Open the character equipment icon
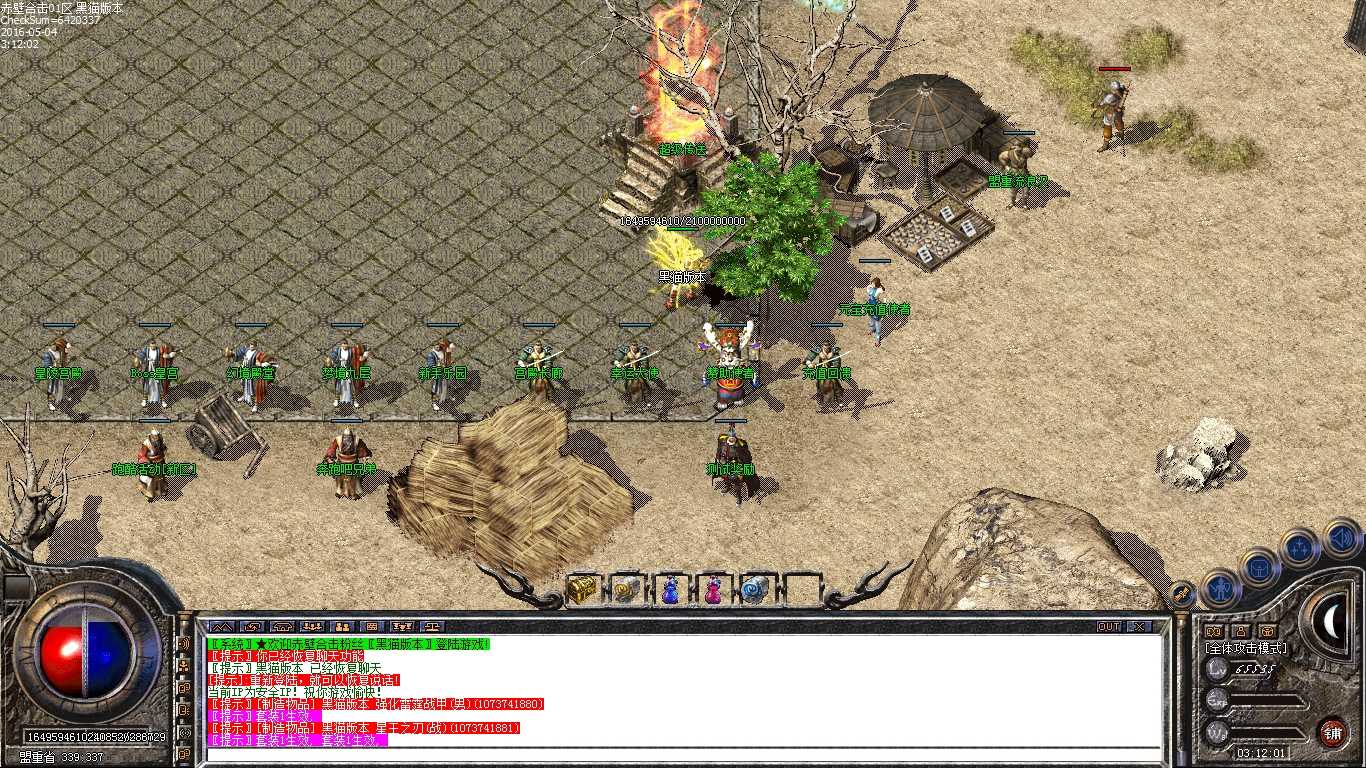 1220,589
